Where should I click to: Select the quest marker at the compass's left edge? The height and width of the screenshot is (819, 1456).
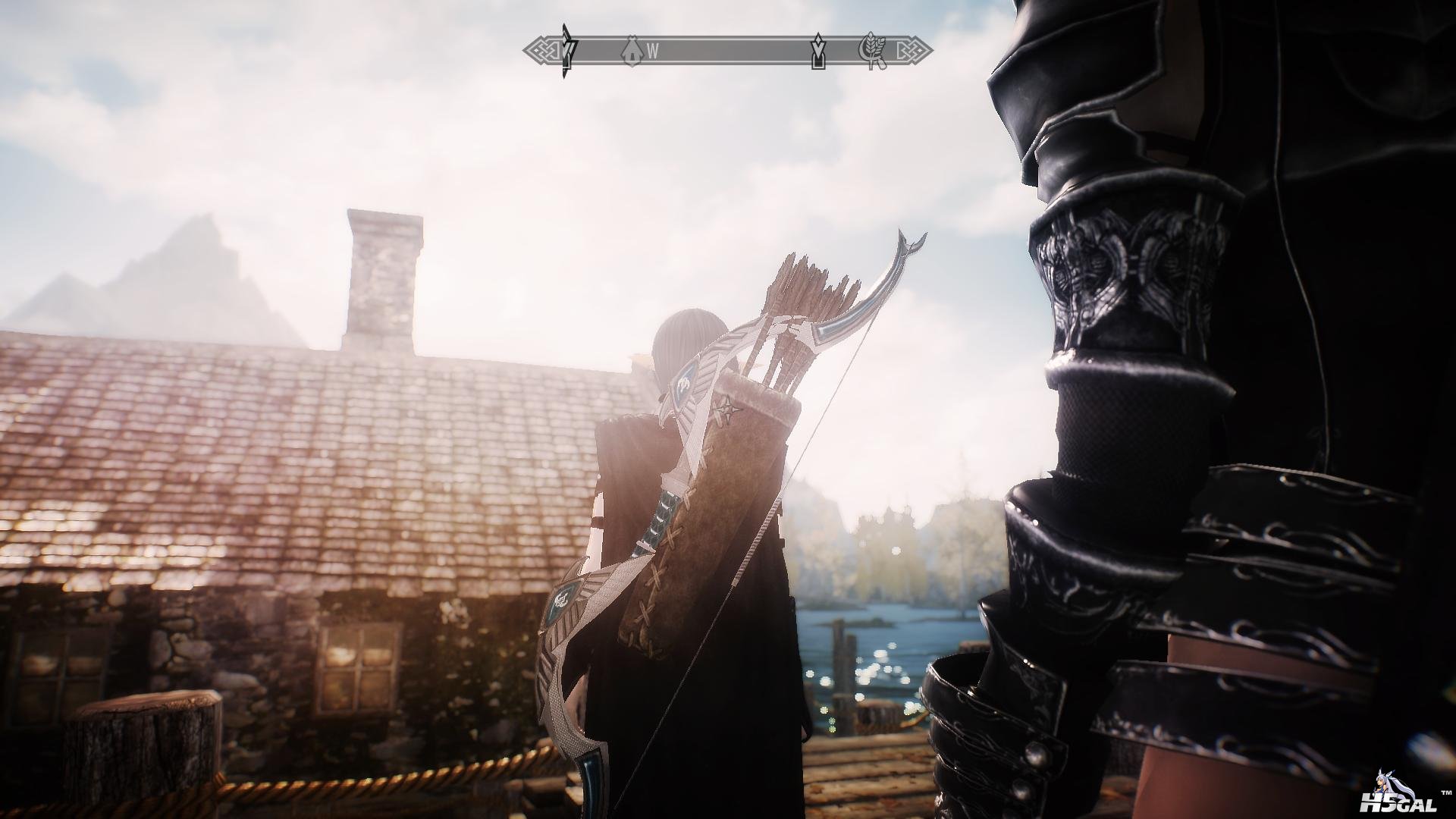tap(566, 51)
